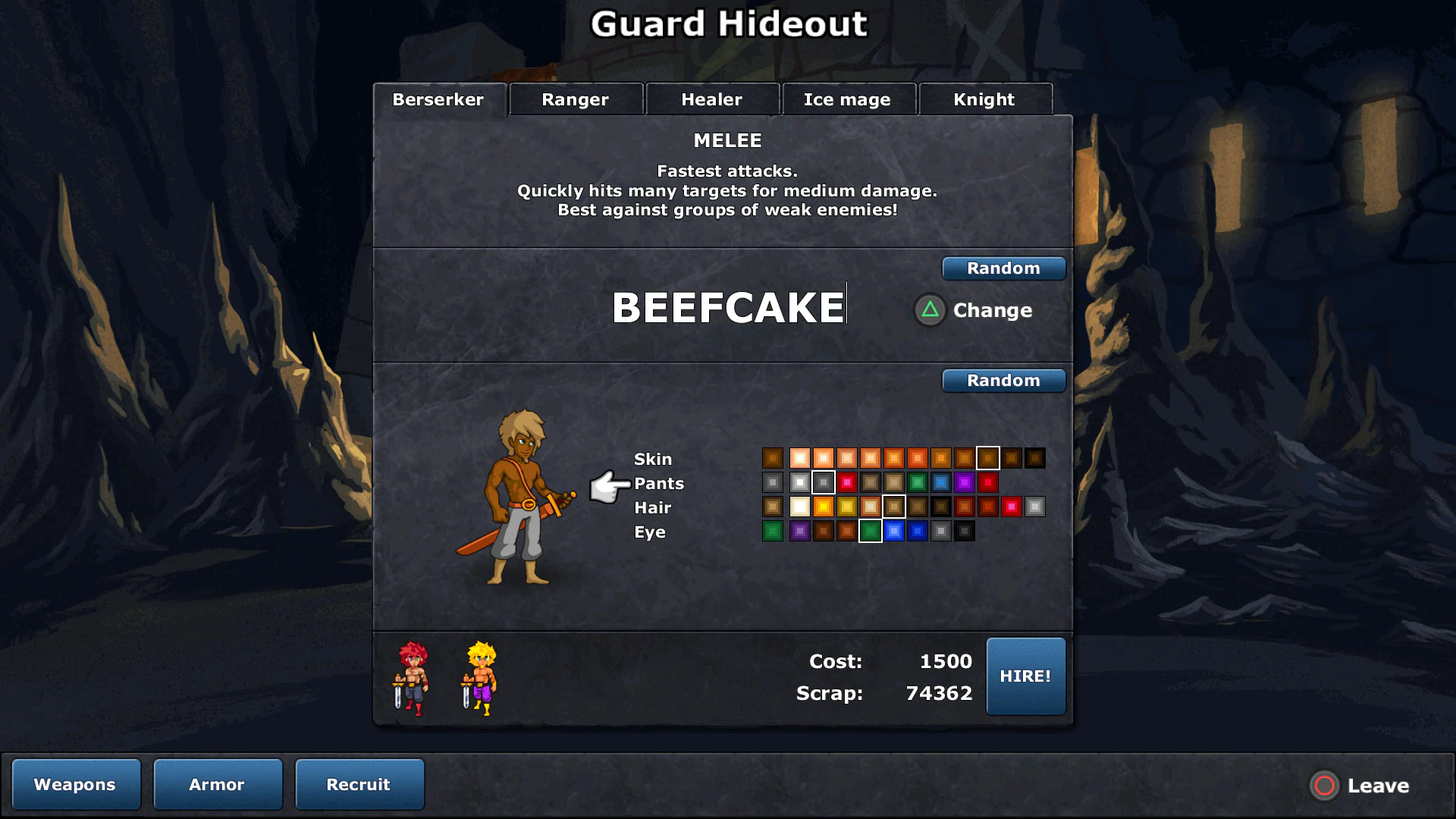Click Random to reroll the name
1456x819 pixels.
[1003, 268]
